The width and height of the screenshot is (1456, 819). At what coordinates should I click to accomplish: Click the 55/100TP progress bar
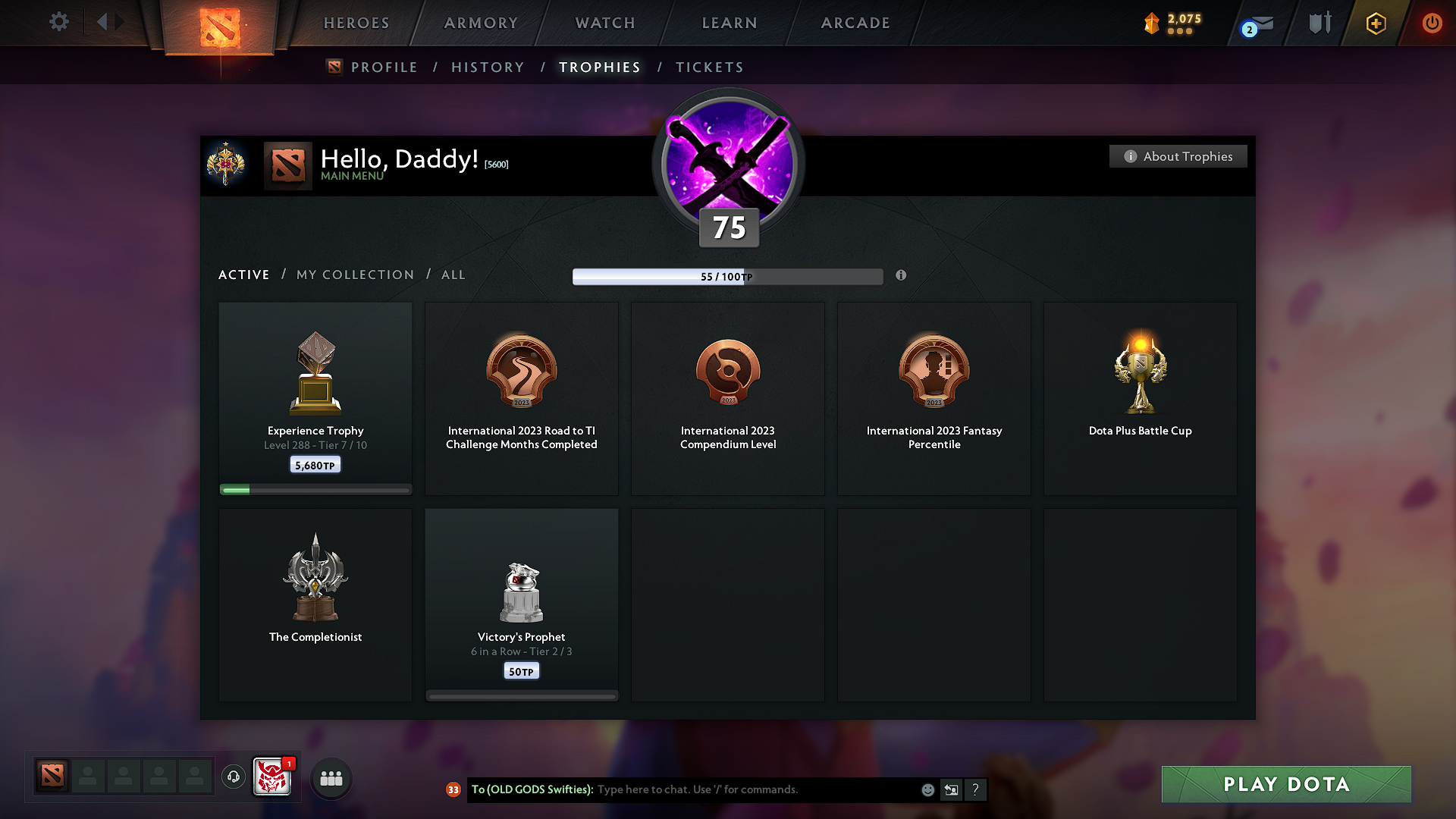pos(728,277)
